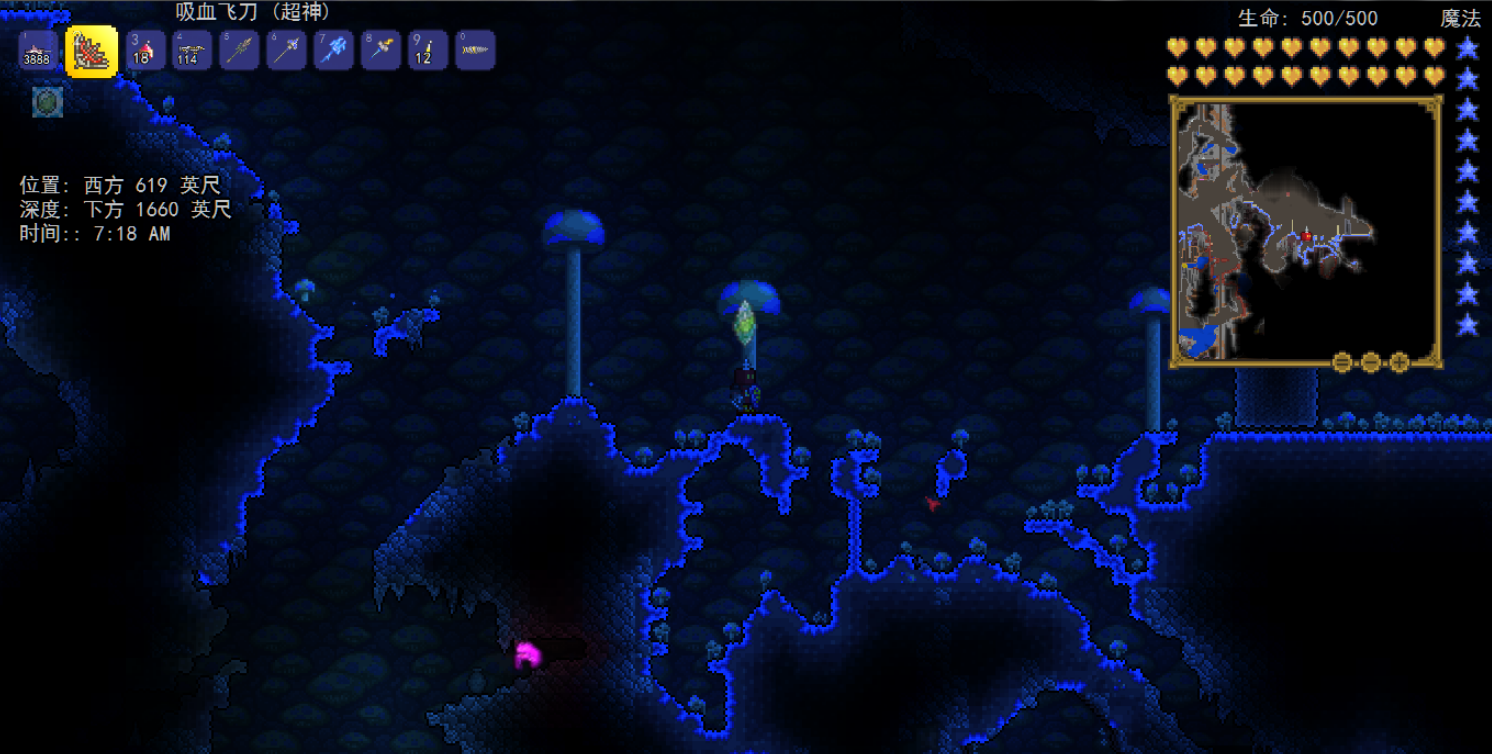The image size is (1492, 754).
Task: Select the rod in hotbar slot 8
Action: [381, 51]
